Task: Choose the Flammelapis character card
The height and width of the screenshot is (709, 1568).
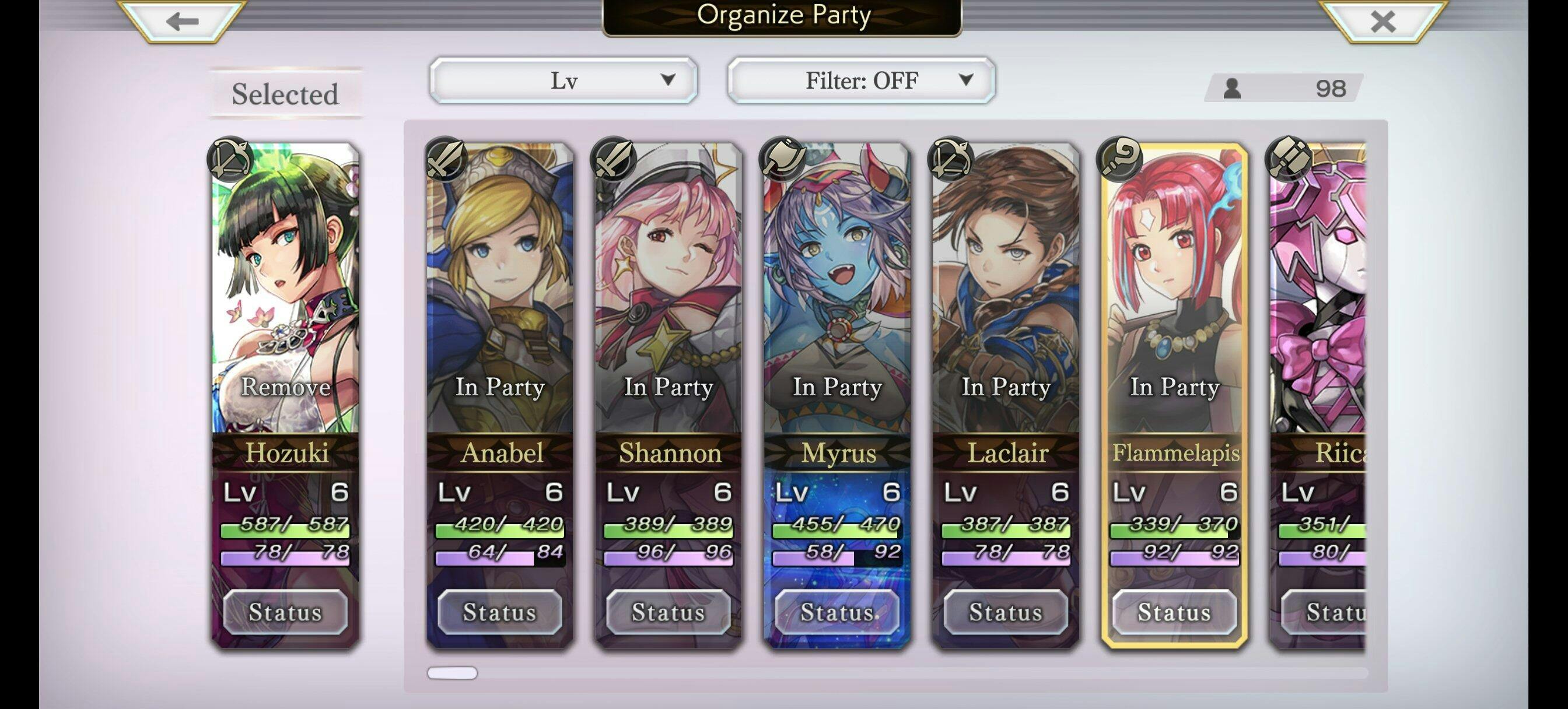Action: click(1174, 304)
